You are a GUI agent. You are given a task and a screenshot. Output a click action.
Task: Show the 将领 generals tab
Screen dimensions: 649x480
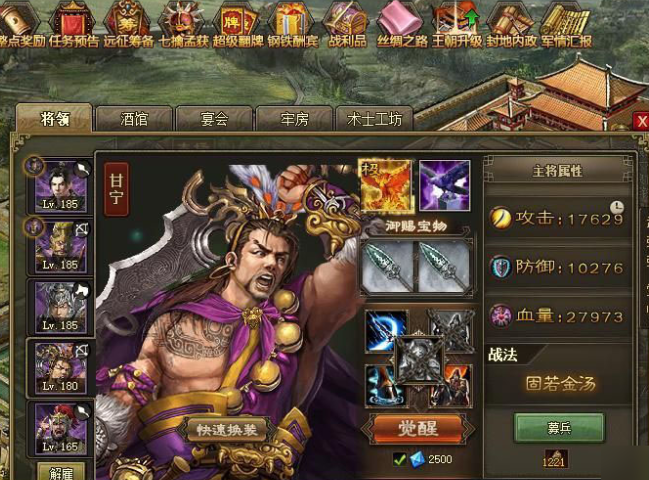click(54, 118)
